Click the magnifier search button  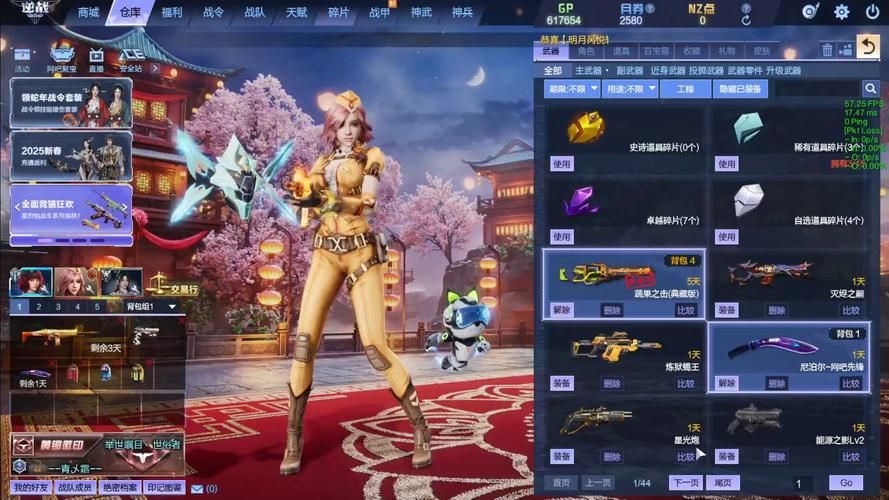pos(870,89)
